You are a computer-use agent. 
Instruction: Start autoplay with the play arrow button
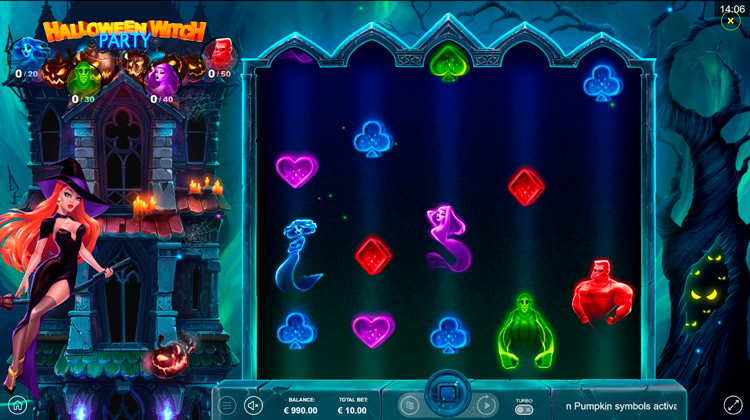point(486,405)
